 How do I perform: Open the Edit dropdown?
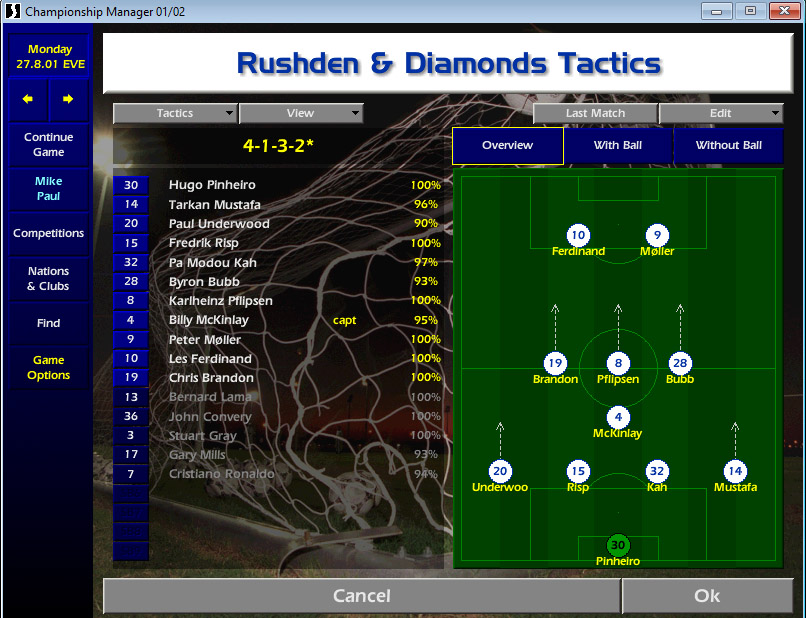(720, 114)
